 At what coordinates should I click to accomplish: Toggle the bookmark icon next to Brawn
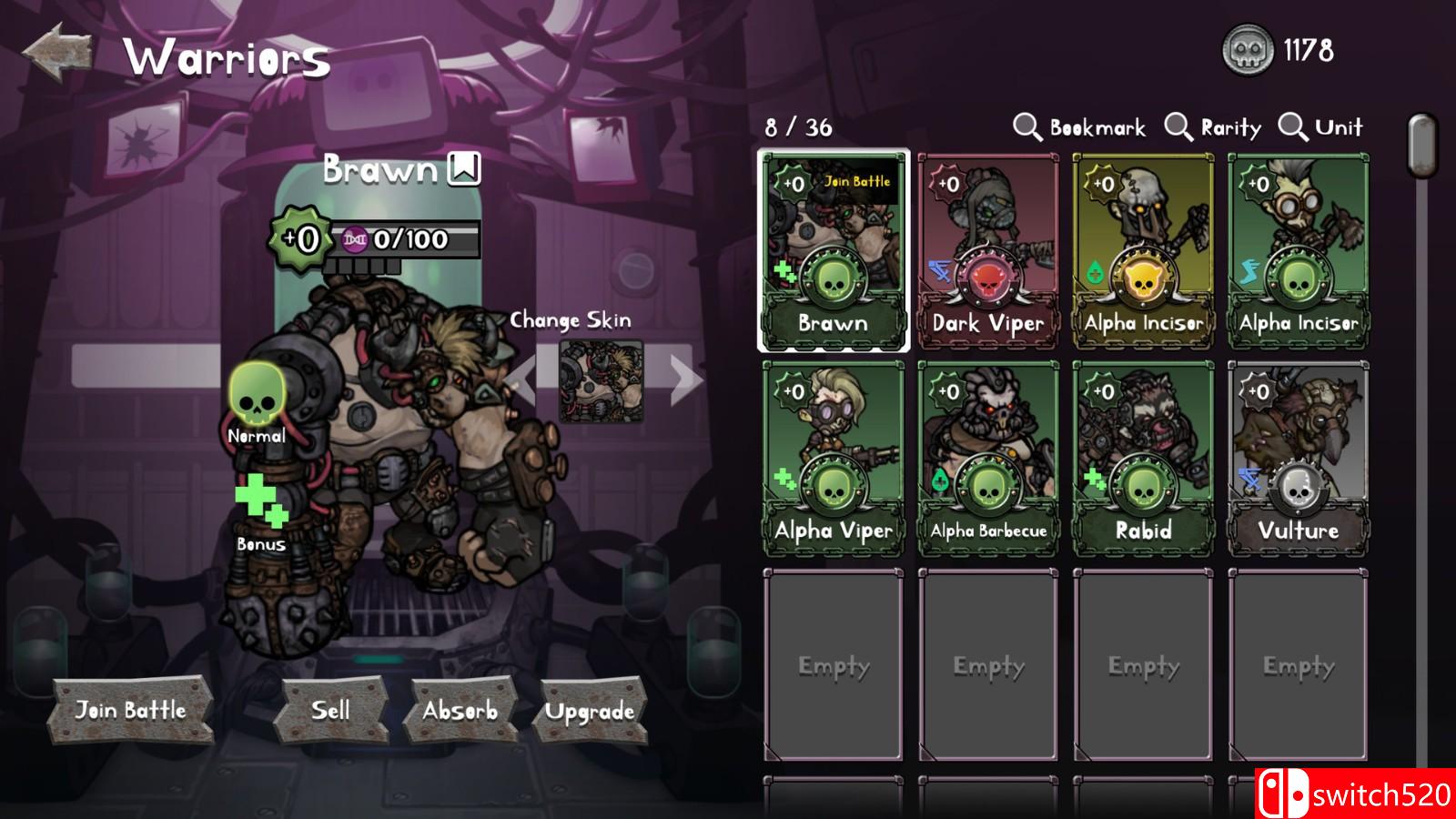click(x=464, y=168)
